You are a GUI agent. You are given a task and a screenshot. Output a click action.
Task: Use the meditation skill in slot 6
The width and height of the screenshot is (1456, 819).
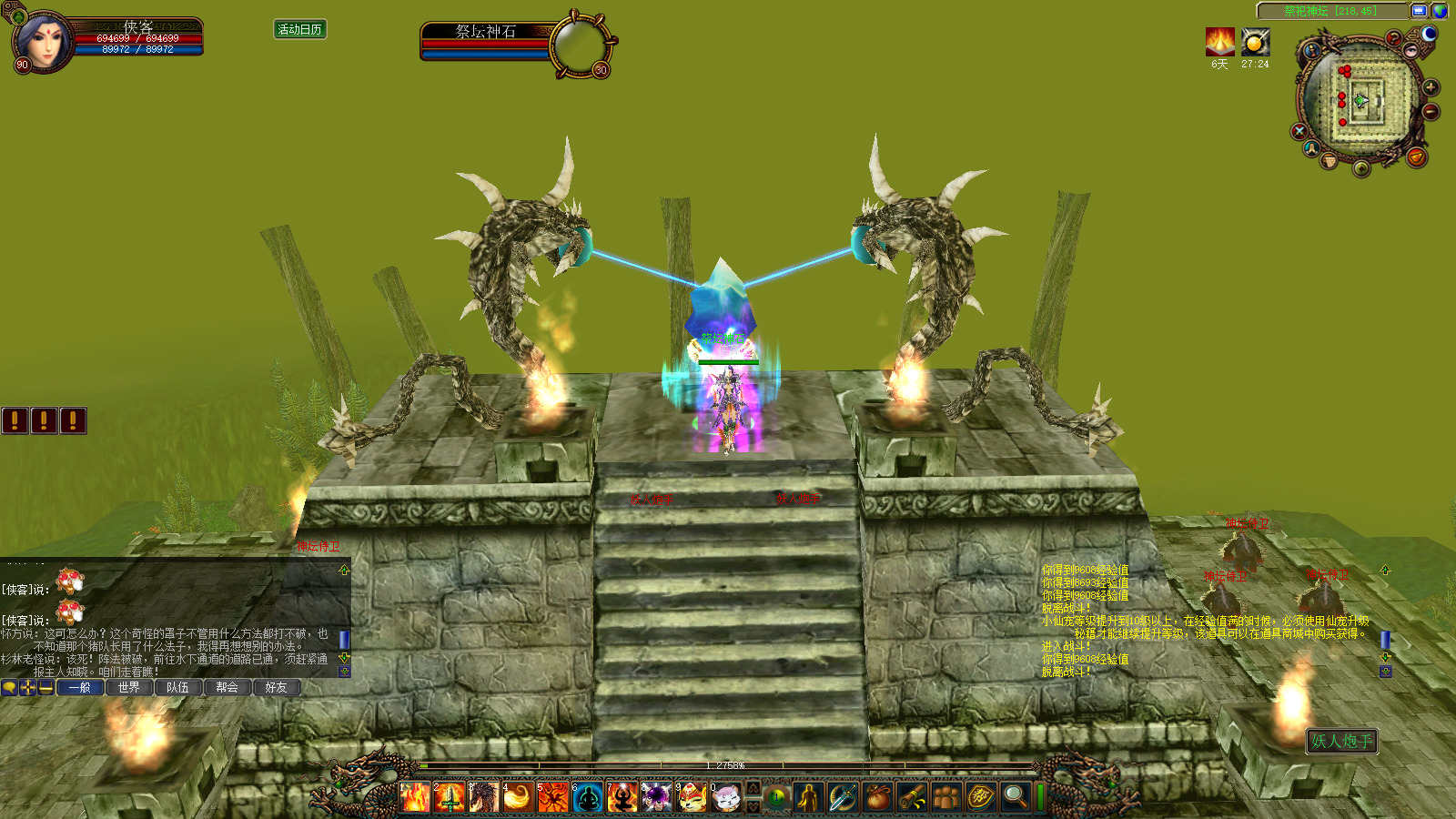tap(588, 797)
